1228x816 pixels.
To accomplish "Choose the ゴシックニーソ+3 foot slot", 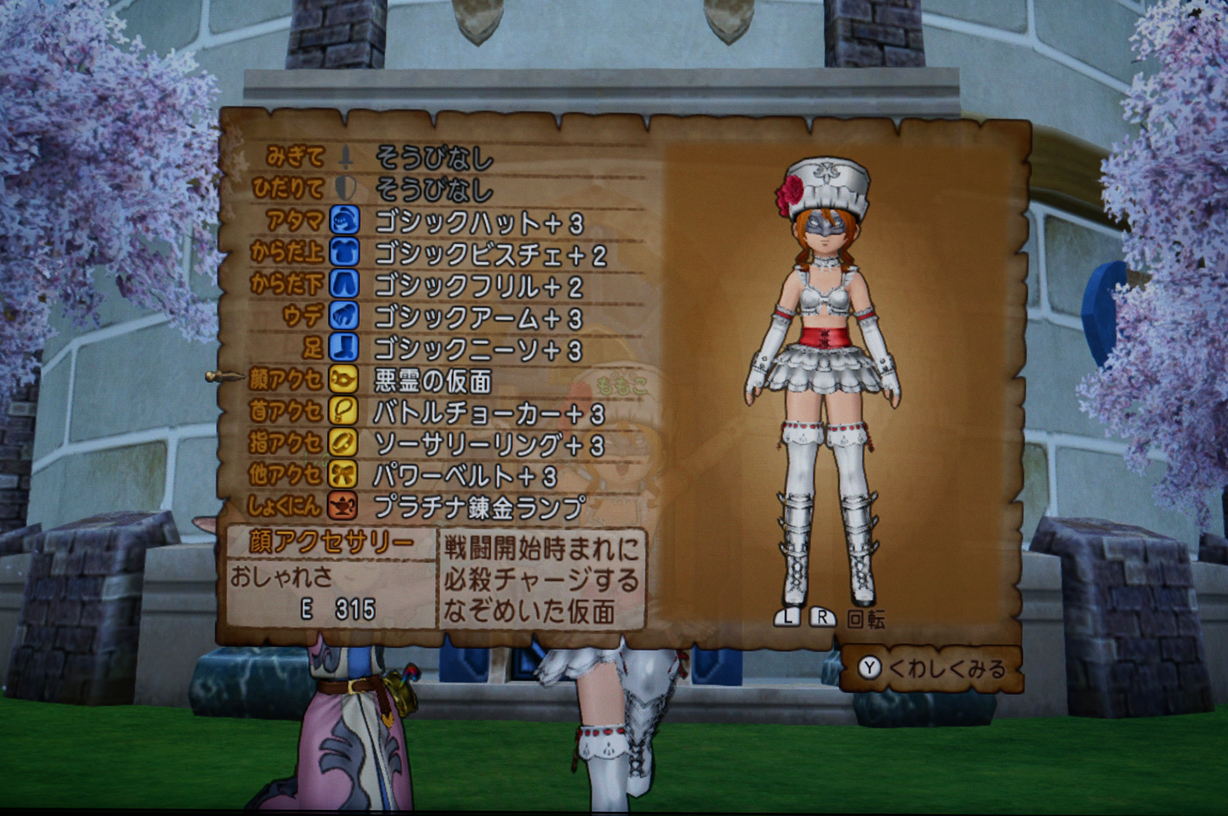I will click(478, 350).
